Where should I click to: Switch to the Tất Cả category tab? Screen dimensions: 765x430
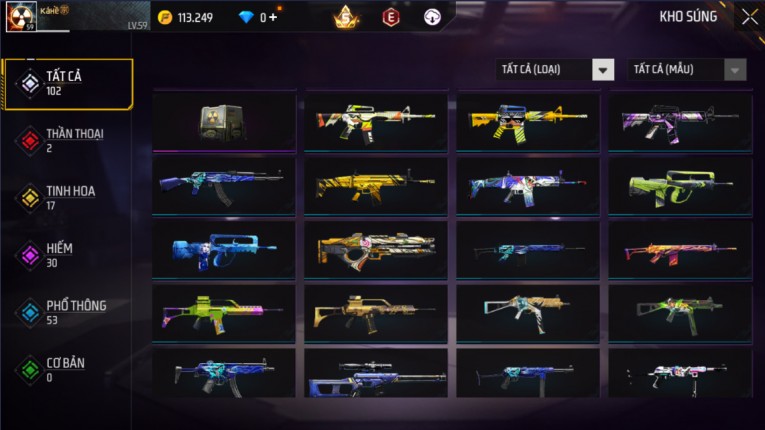[x=67, y=83]
